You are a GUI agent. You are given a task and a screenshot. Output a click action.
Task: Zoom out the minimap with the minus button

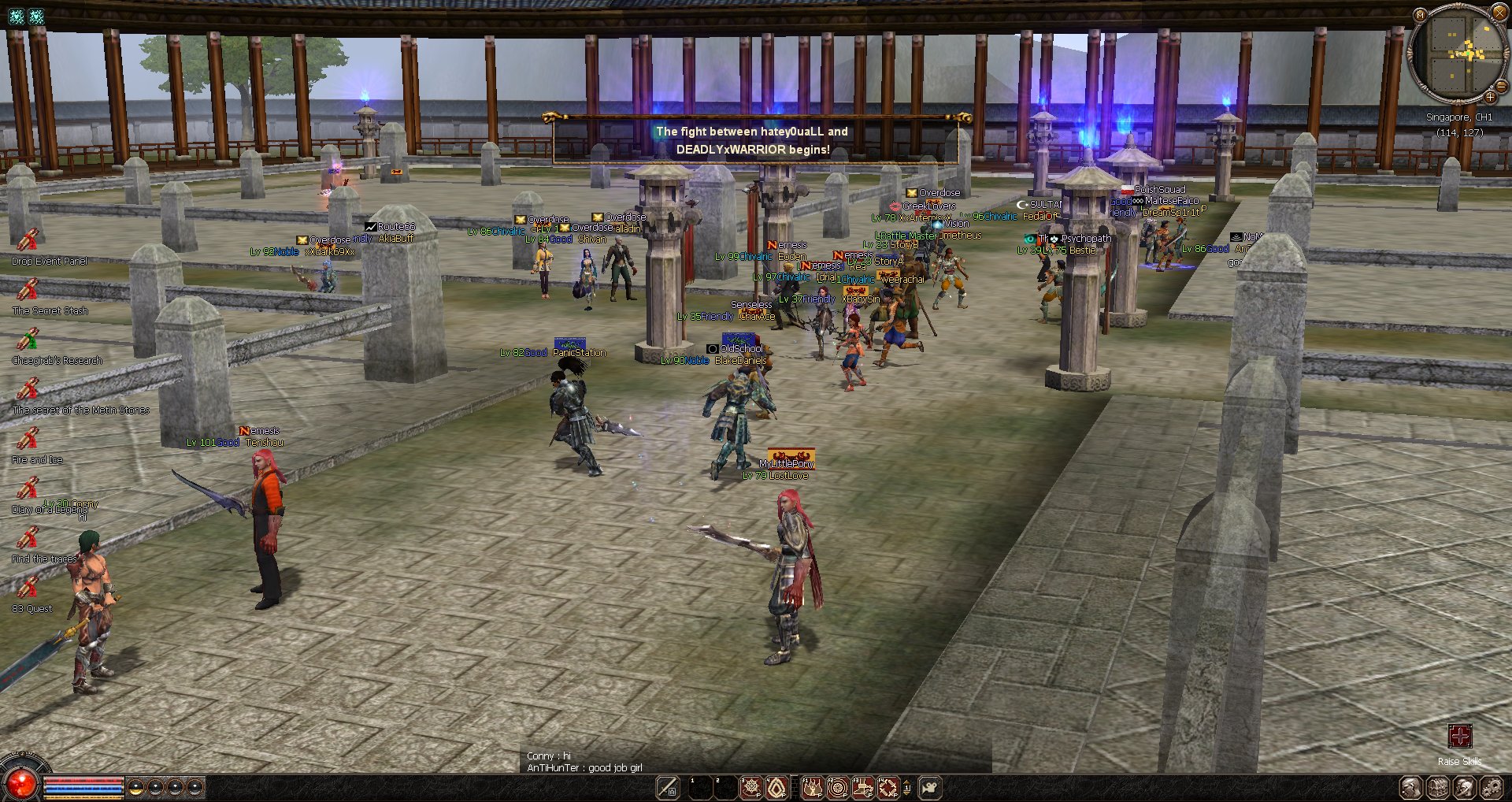tap(1502, 86)
